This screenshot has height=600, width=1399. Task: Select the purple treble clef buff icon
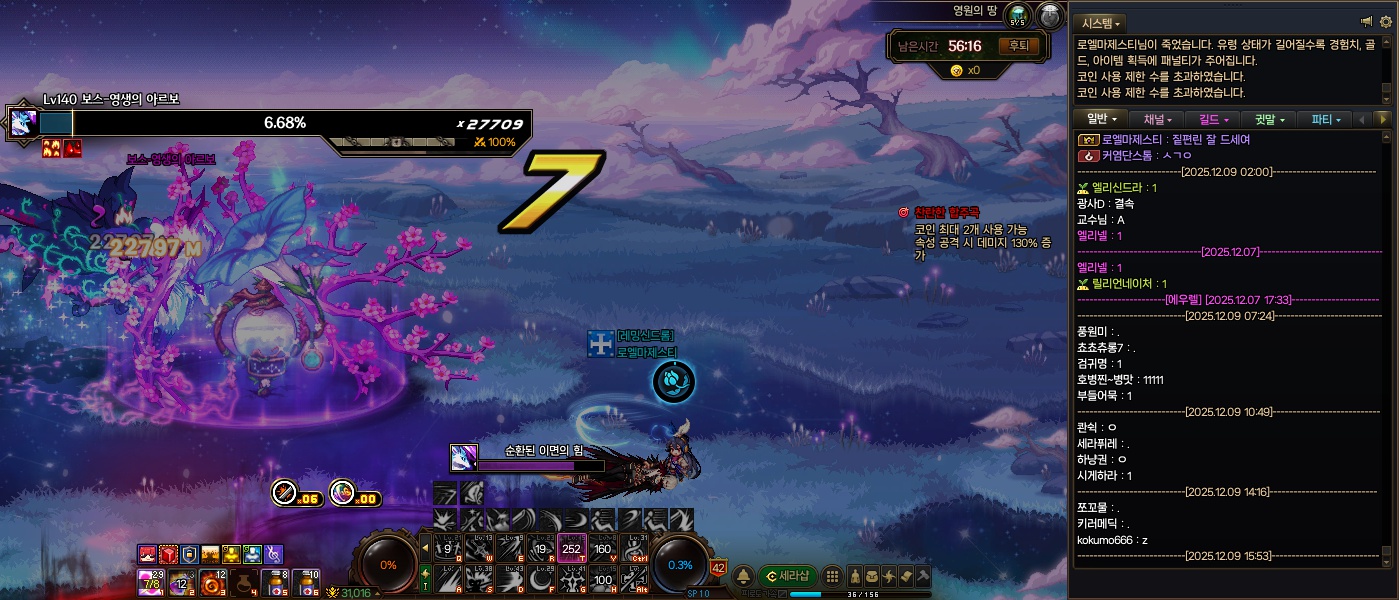click(274, 554)
